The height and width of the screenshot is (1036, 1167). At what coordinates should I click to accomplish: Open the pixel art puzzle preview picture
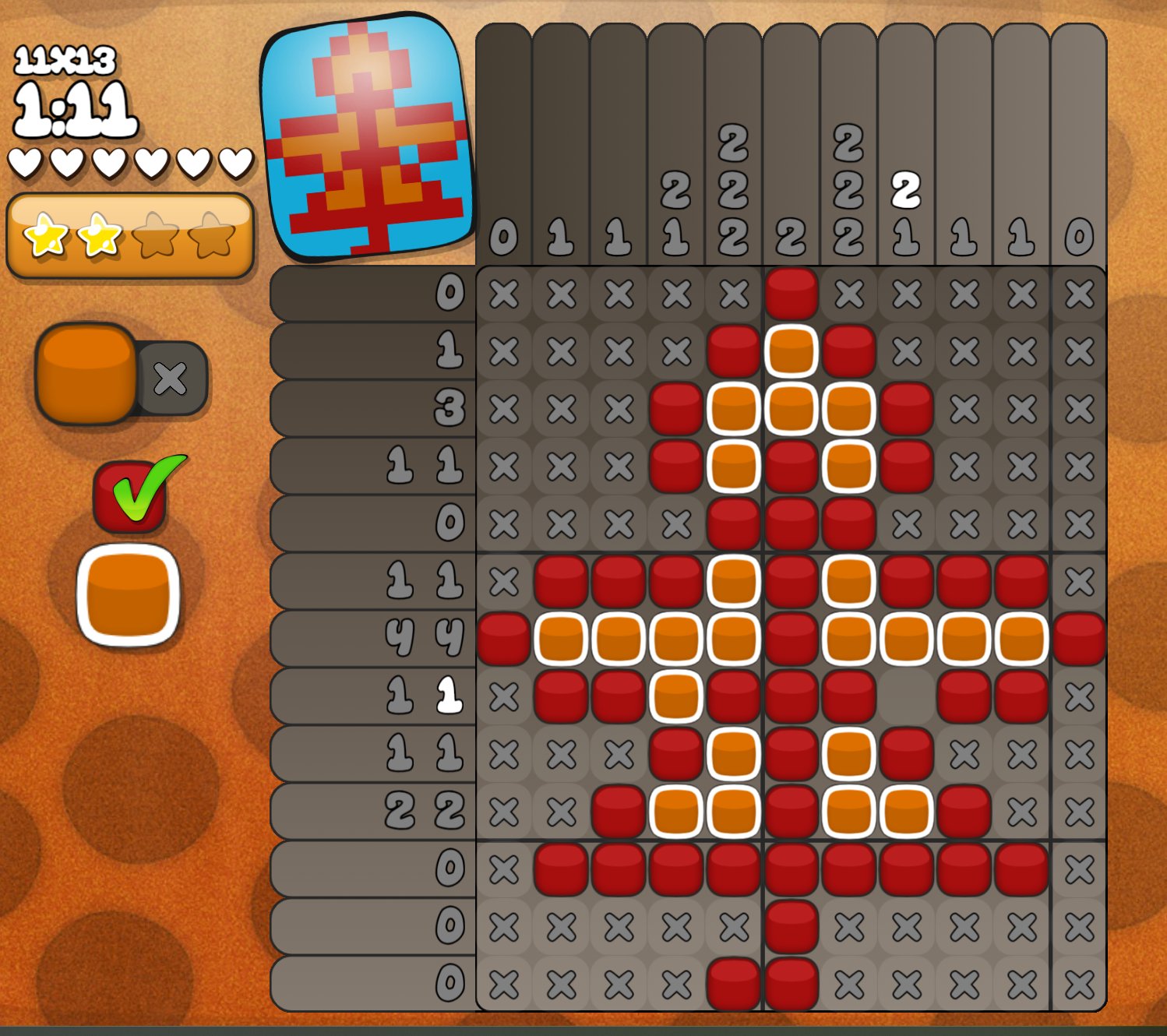(x=367, y=138)
